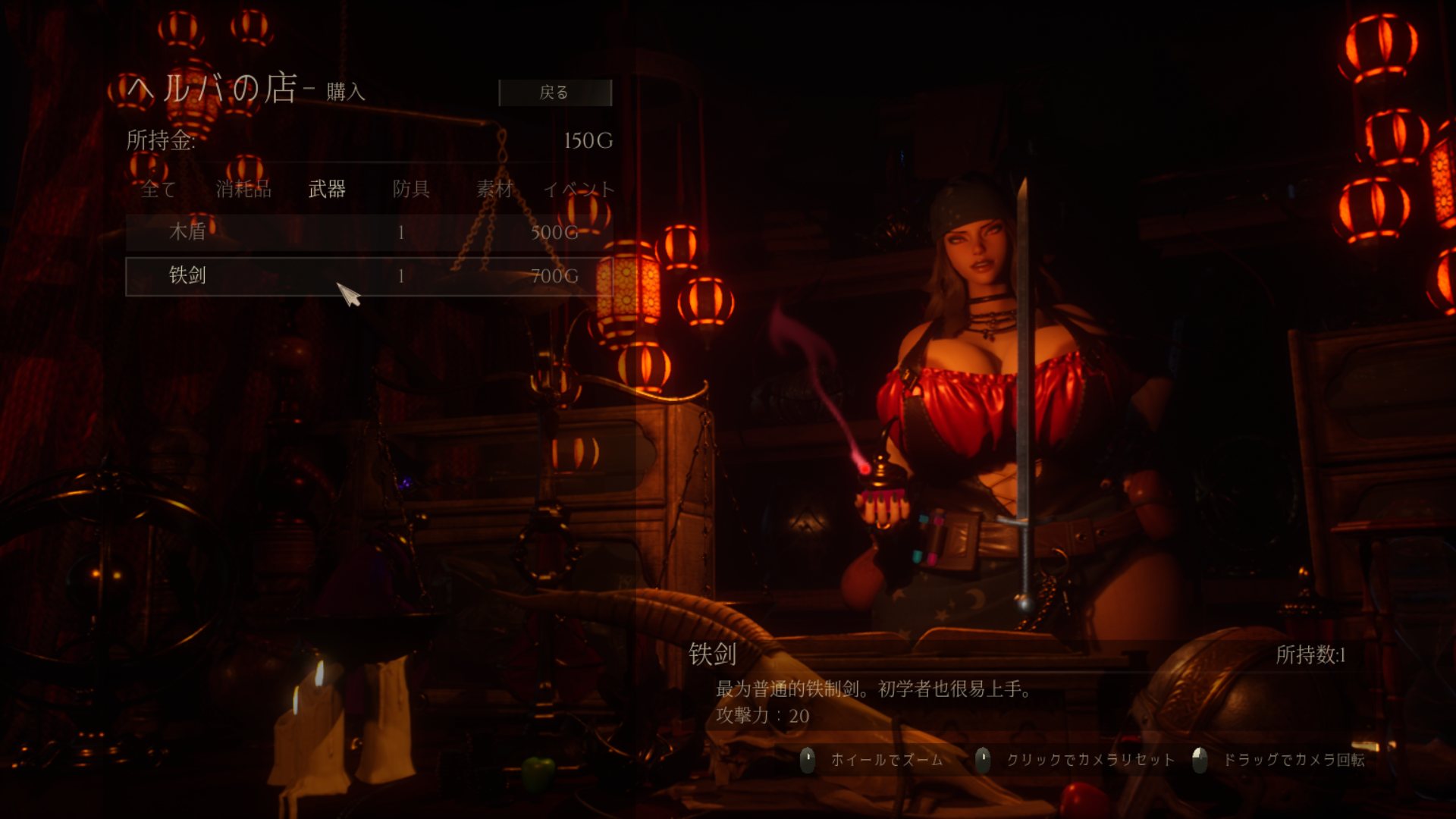The image size is (1456, 819).
Task: Open the 消耗品 consumables tab
Action: (x=243, y=189)
